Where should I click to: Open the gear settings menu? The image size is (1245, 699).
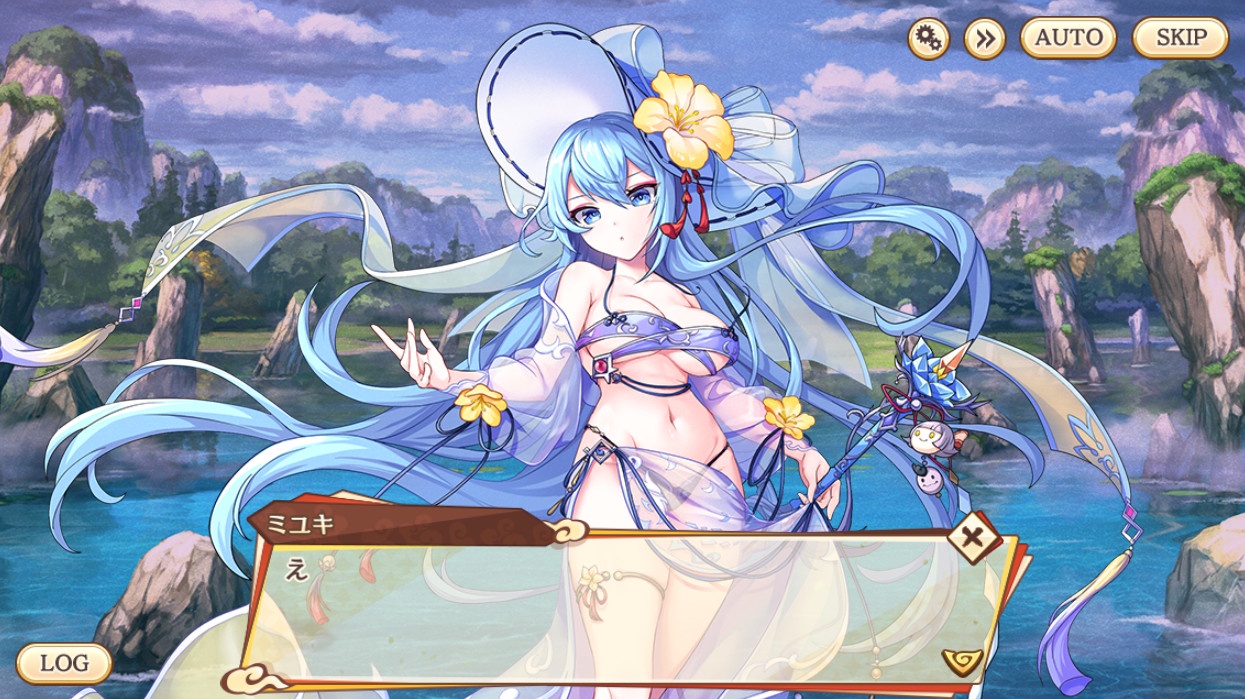coord(929,39)
